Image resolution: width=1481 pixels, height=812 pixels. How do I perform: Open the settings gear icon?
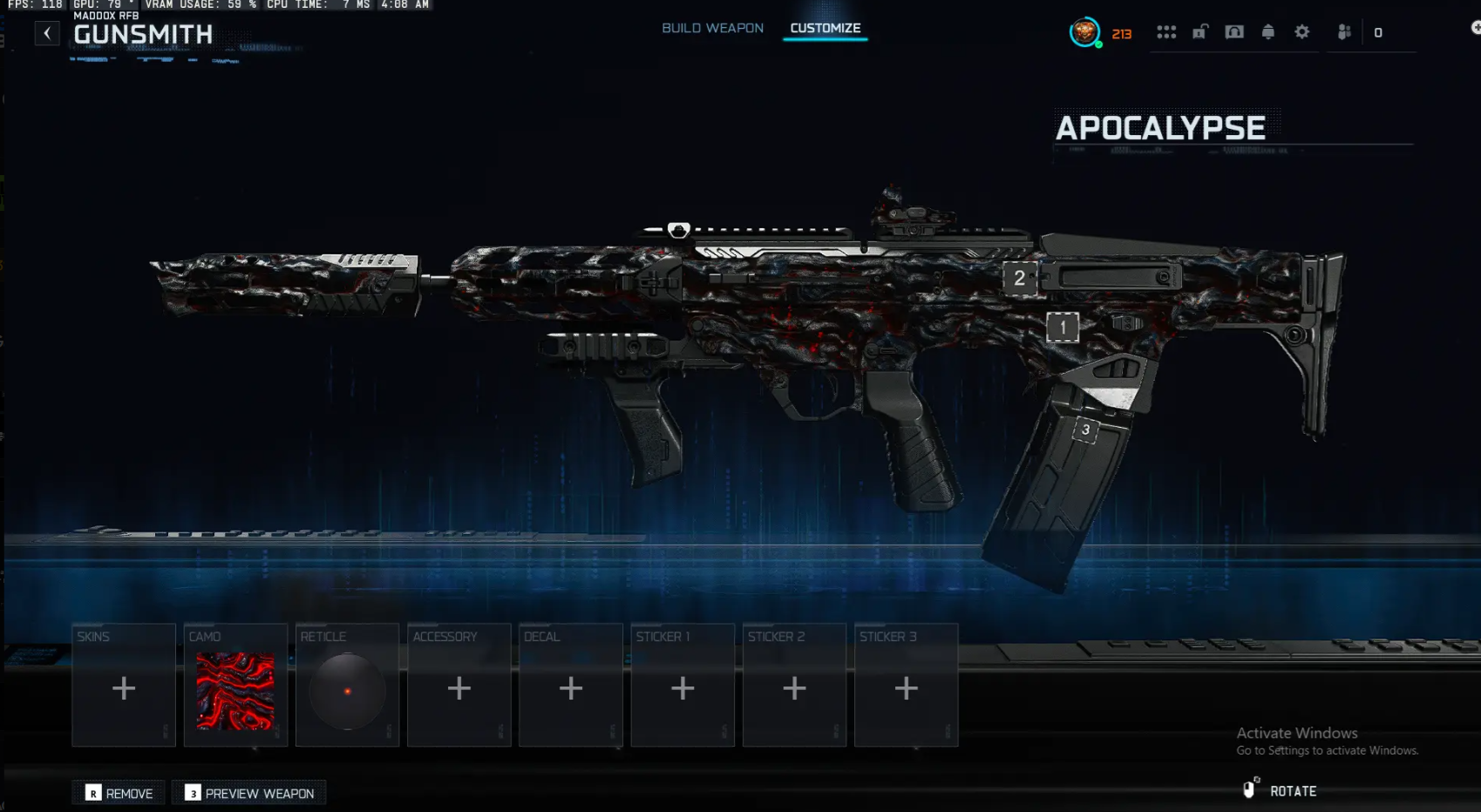pos(1301,31)
